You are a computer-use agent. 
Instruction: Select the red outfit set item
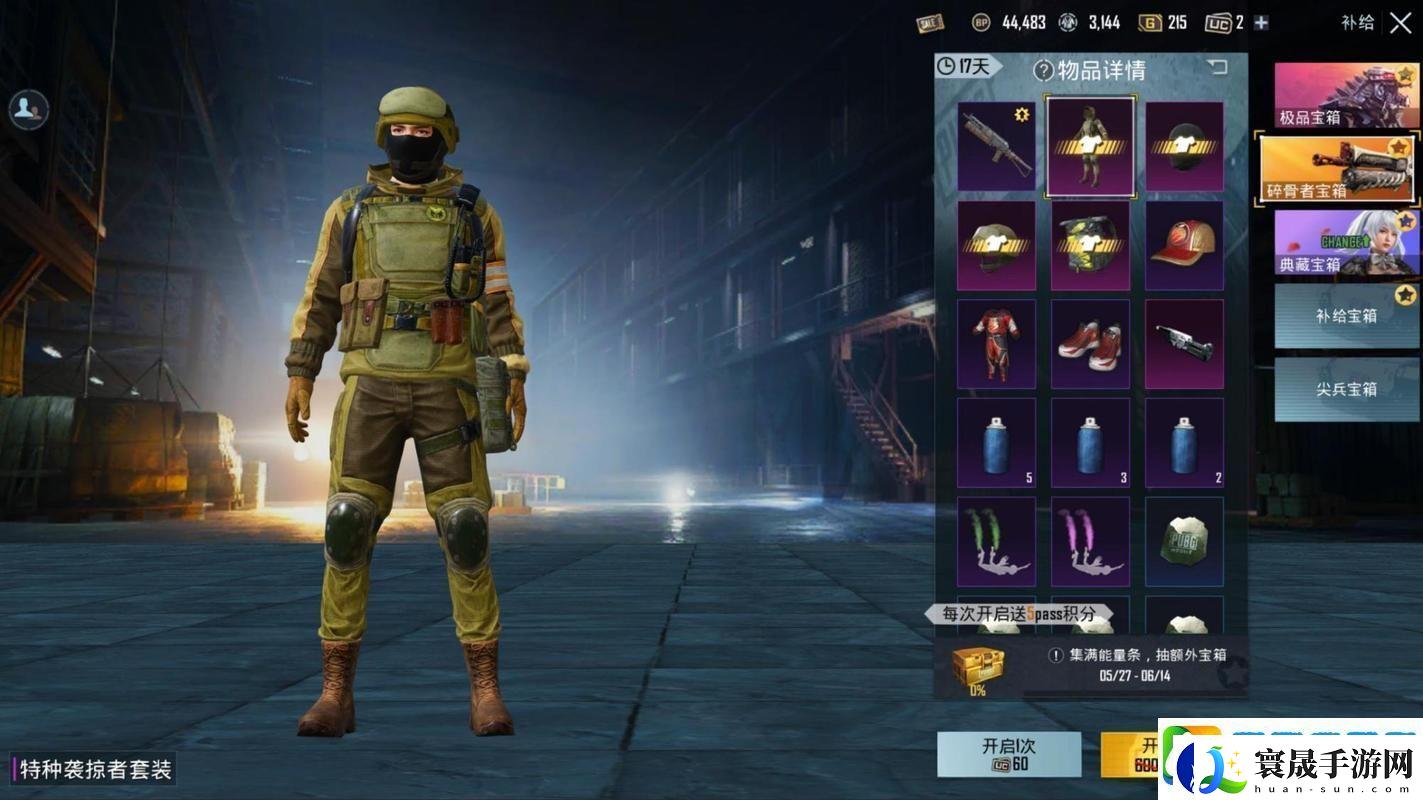(996, 344)
